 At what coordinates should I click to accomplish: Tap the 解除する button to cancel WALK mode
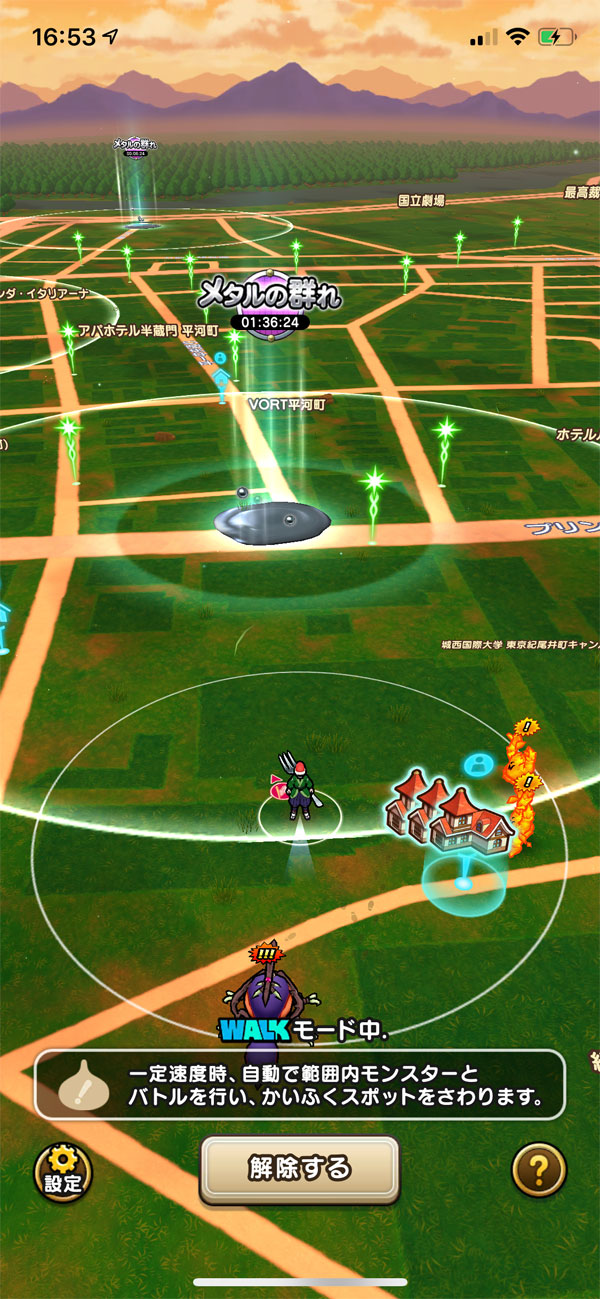click(299, 1168)
